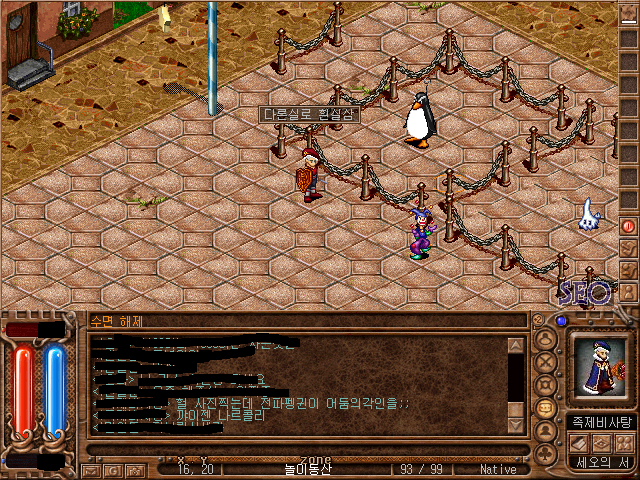Click the red round side-bar button
Screen dimensions: 640x480
[x=628, y=225]
